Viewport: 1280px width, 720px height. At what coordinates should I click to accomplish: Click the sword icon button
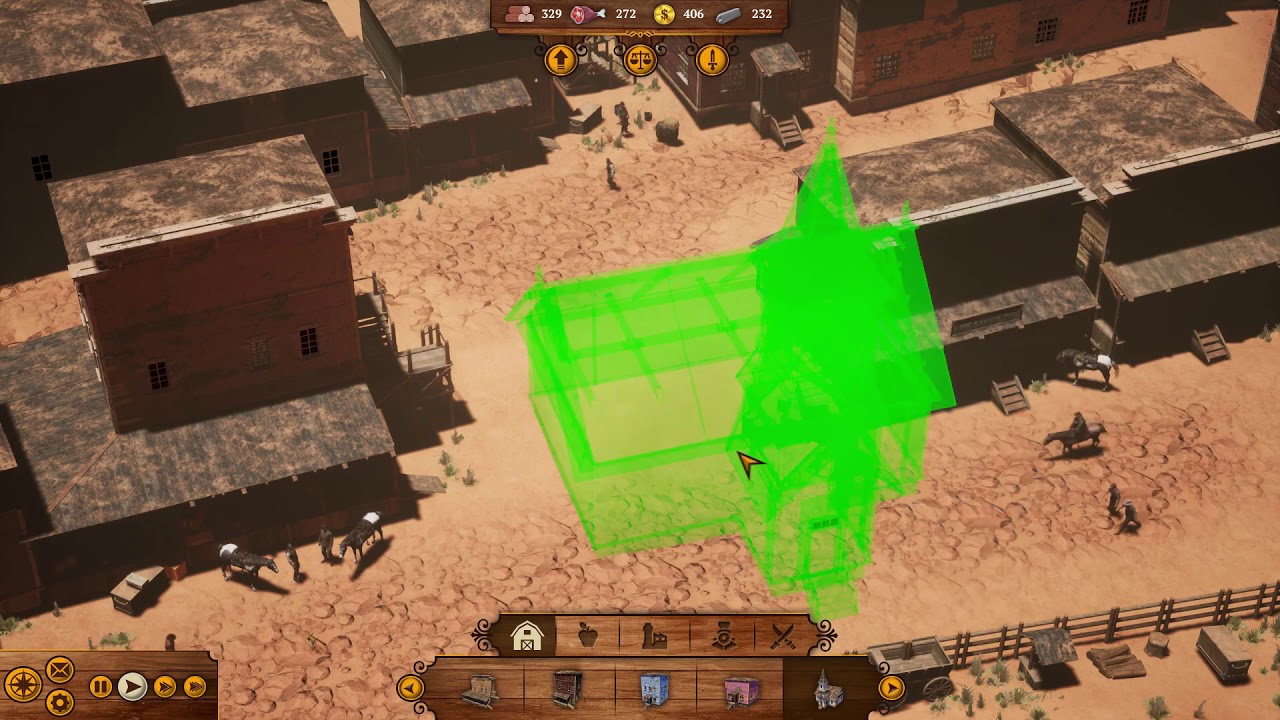click(711, 60)
